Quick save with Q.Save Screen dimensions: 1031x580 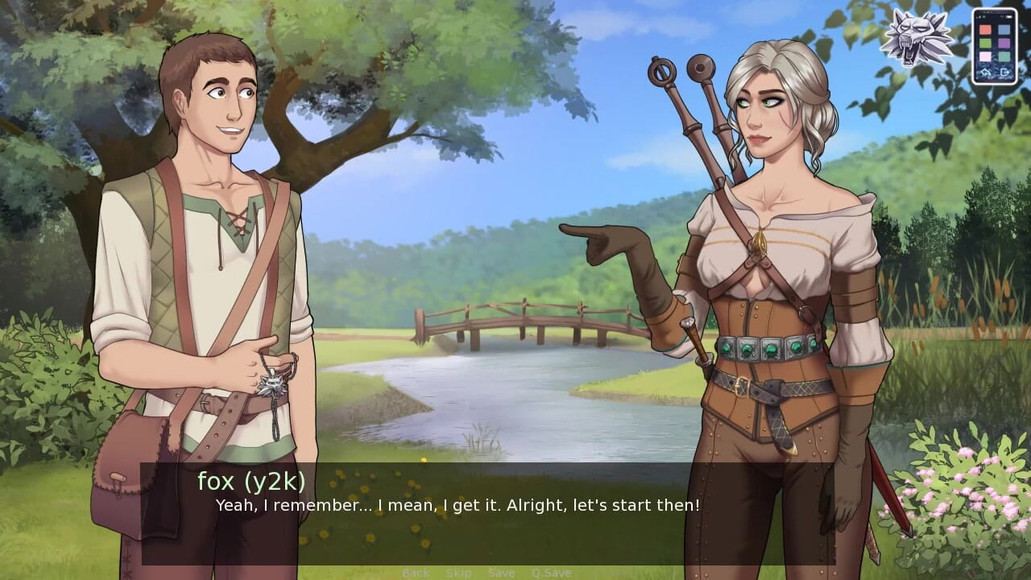pos(552,573)
